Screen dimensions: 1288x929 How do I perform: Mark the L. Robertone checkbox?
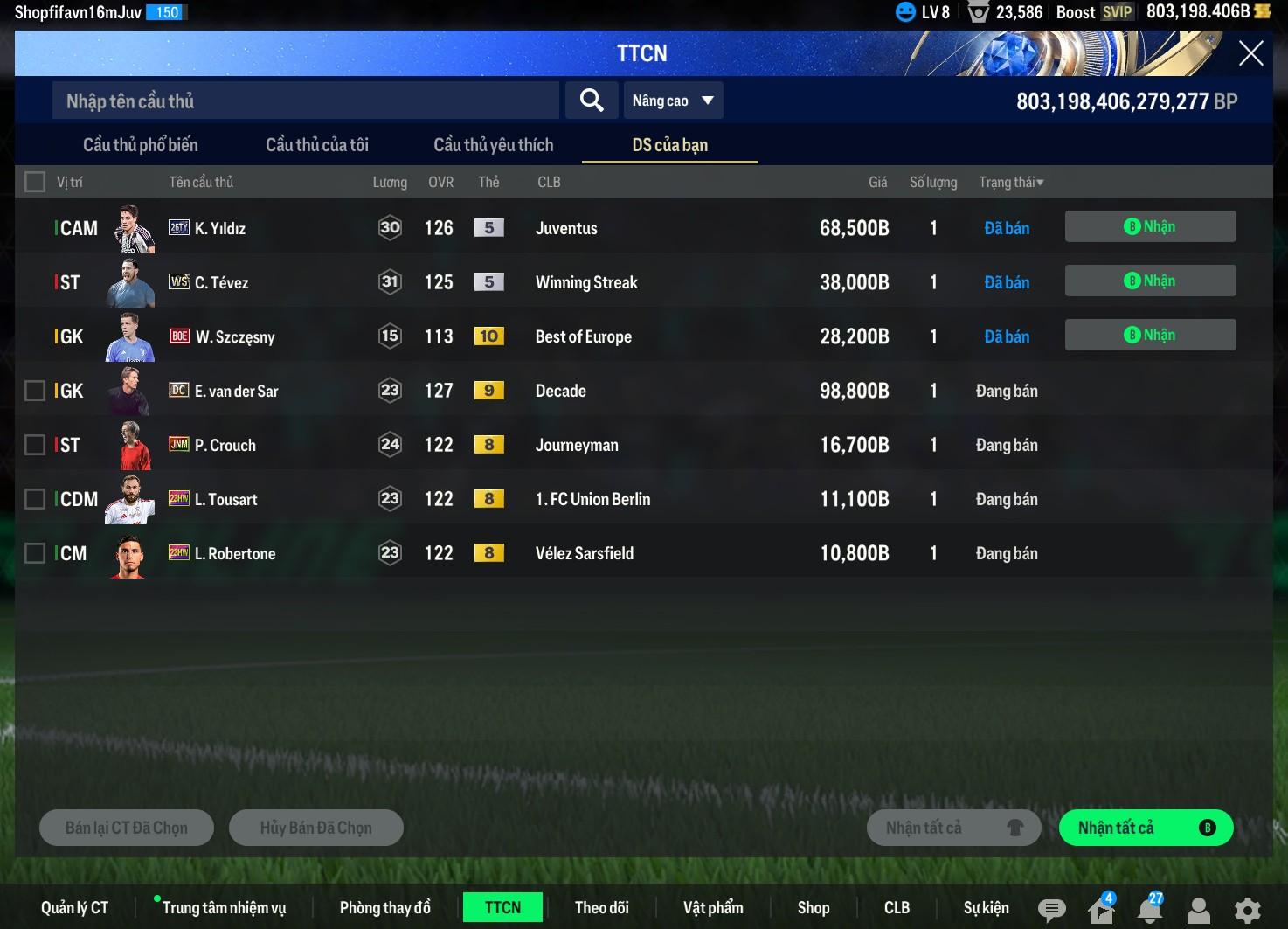(35, 553)
